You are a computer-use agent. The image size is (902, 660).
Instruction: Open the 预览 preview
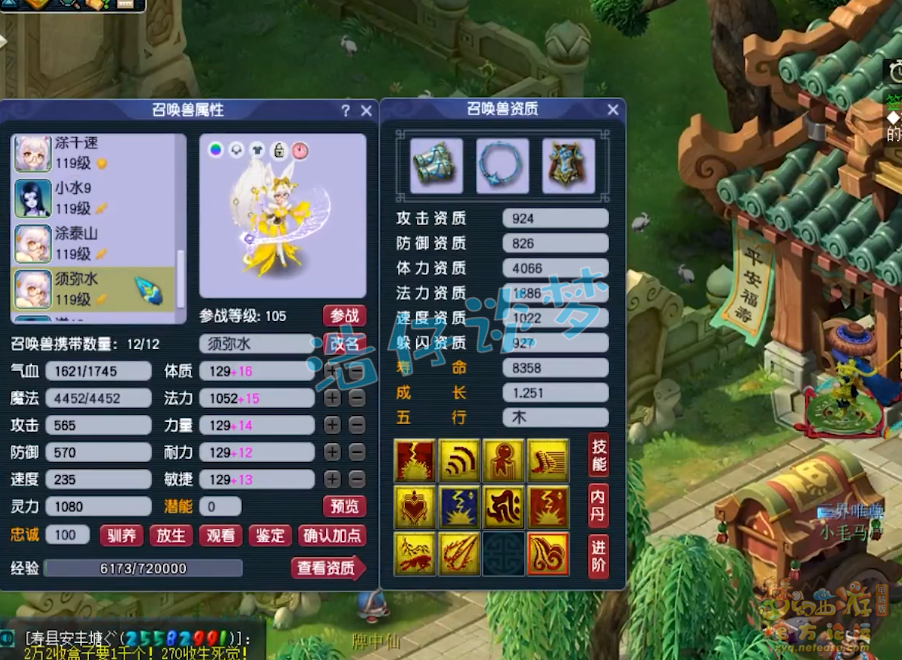coord(344,506)
